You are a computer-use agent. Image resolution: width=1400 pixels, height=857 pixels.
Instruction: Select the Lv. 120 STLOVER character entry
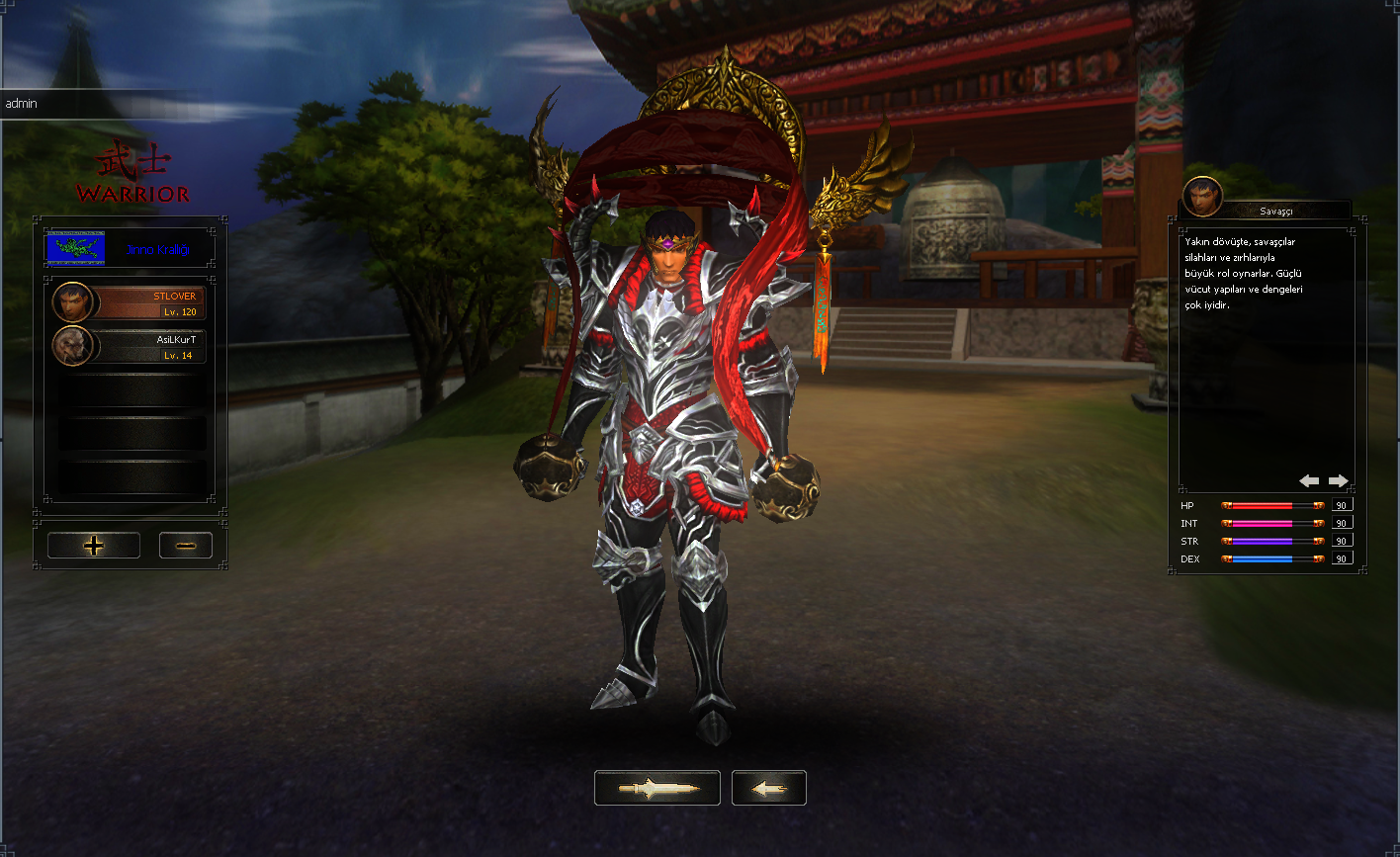148,301
